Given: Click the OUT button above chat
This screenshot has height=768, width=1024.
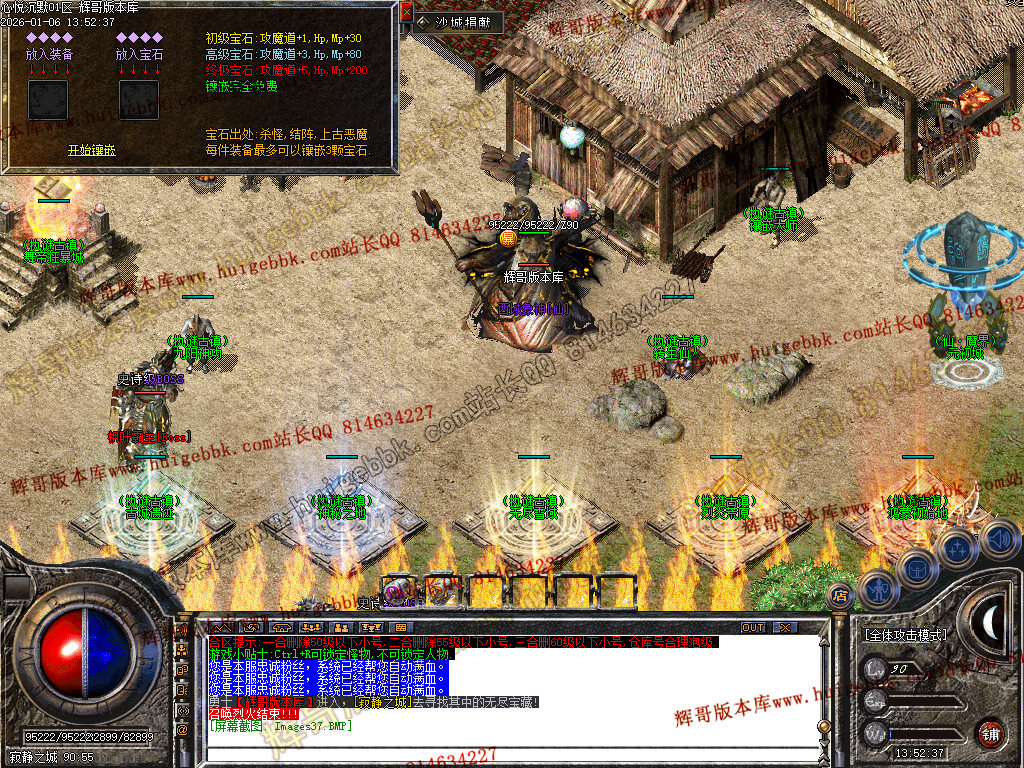Looking at the screenshot, I should [752, 627].
